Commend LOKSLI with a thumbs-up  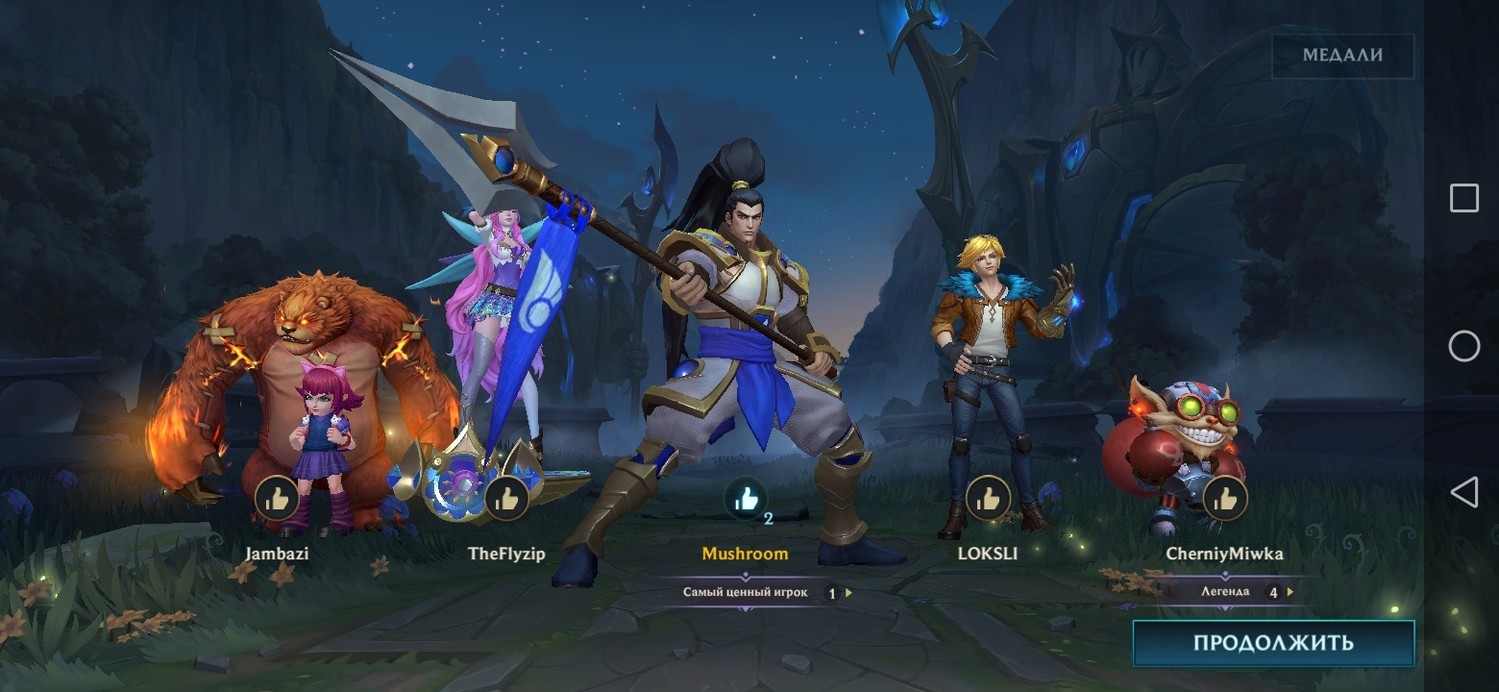point(987,498)
